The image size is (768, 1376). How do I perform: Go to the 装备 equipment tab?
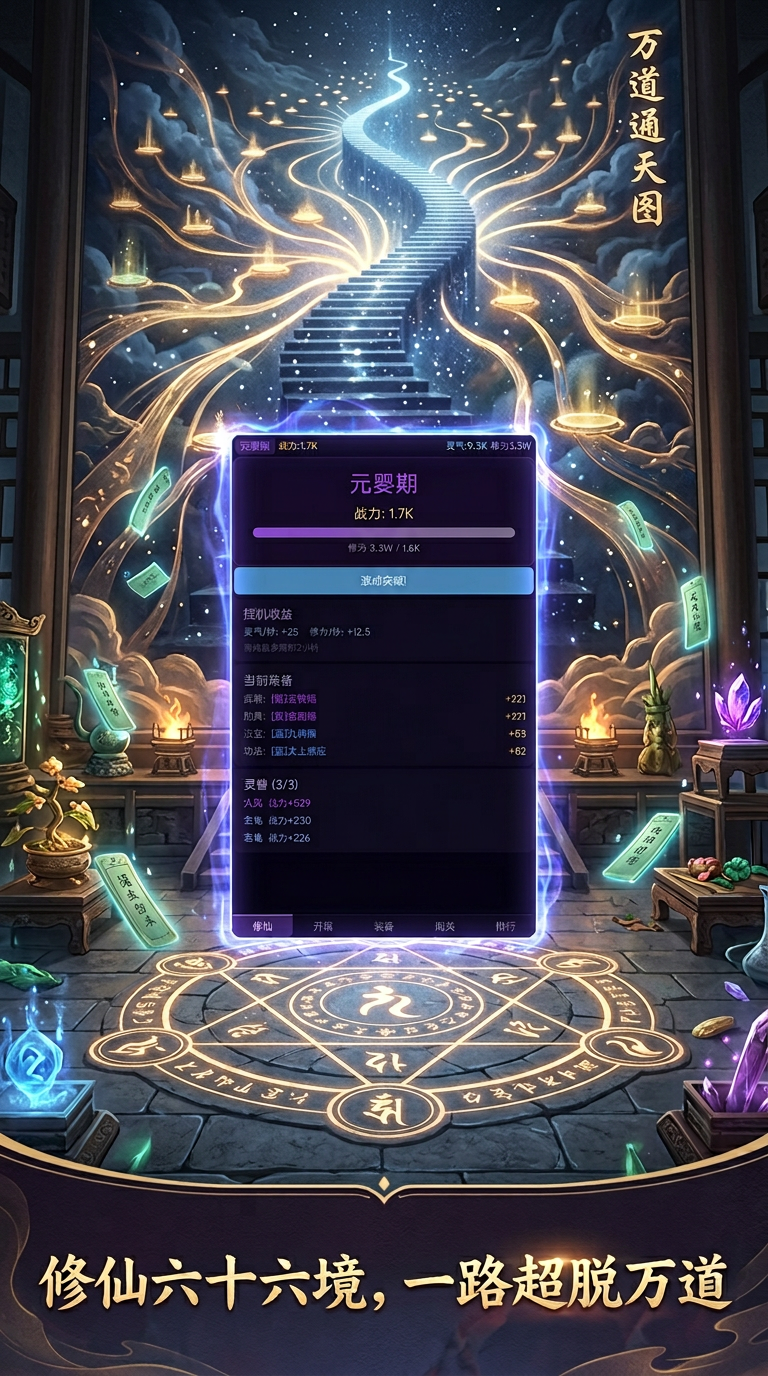click(x=383, y=926)
